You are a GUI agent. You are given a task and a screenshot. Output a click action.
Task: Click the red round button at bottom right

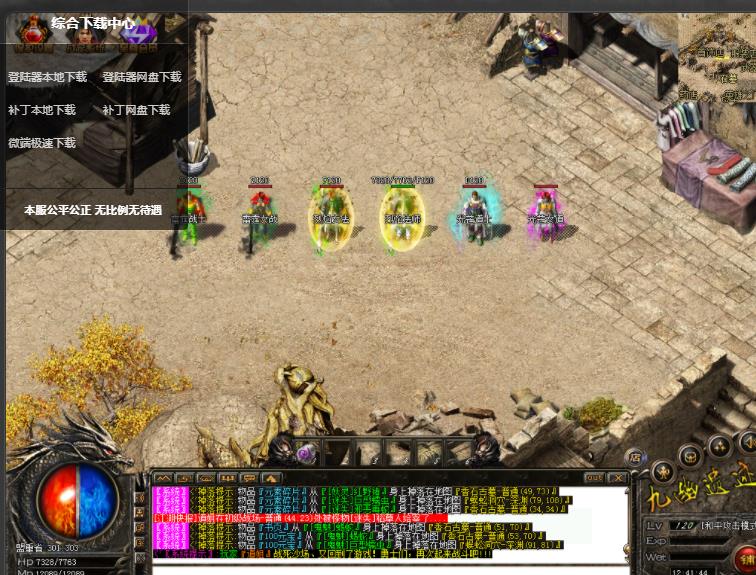745,557
